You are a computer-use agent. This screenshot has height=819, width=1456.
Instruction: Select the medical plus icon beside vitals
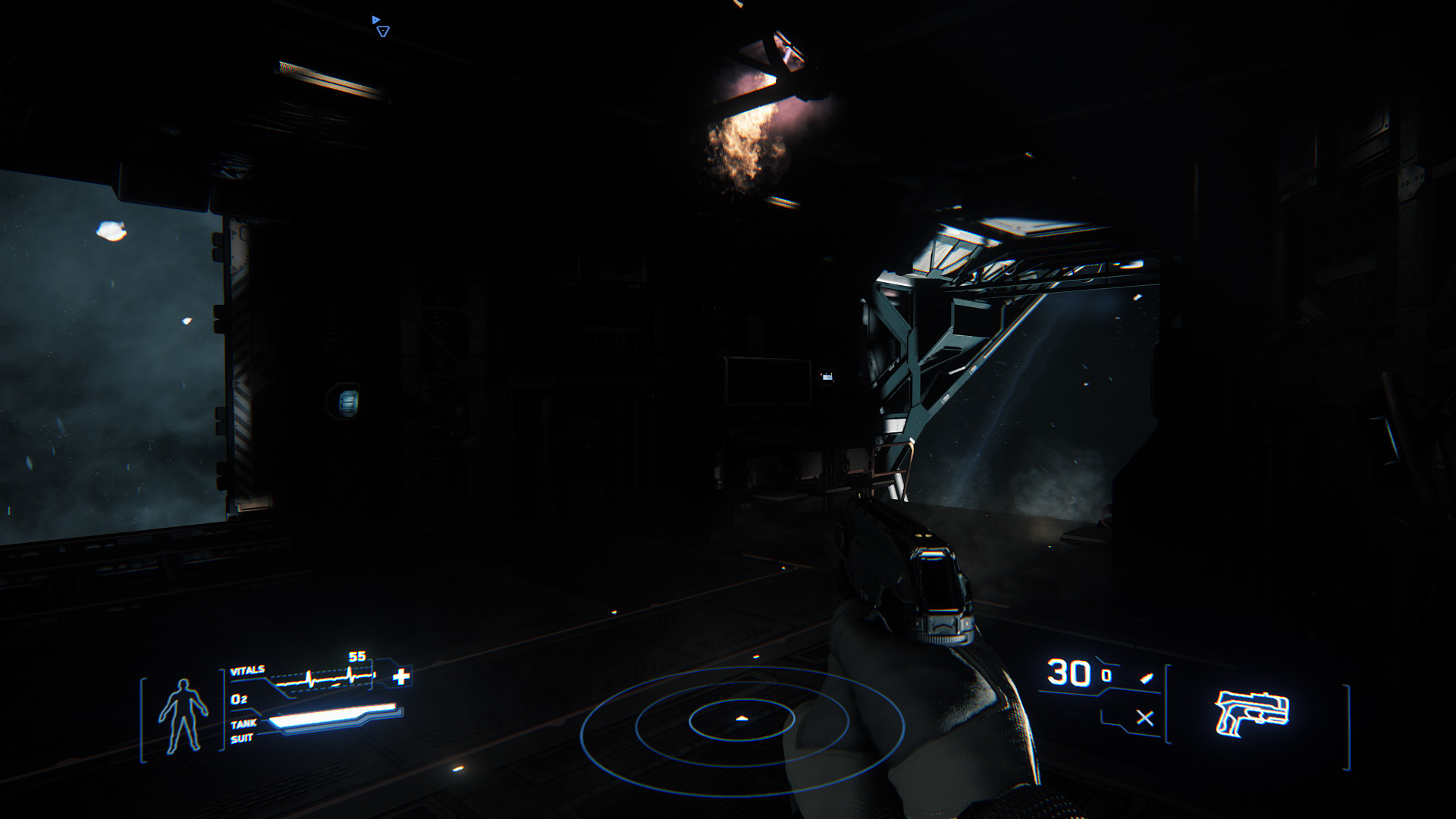pyautogui.click(x=401, y=676)
